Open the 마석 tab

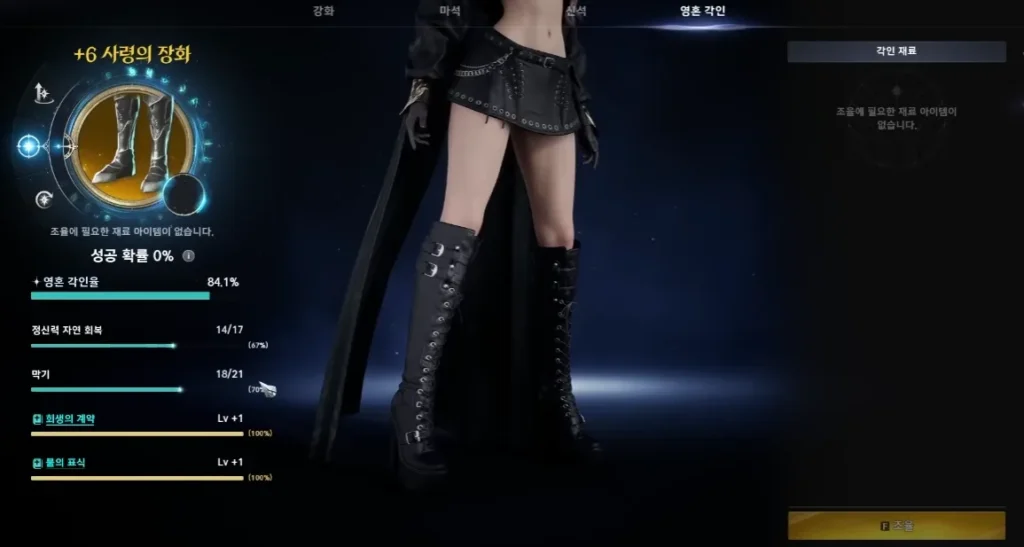pyautogui.click(x=450, y=11)
